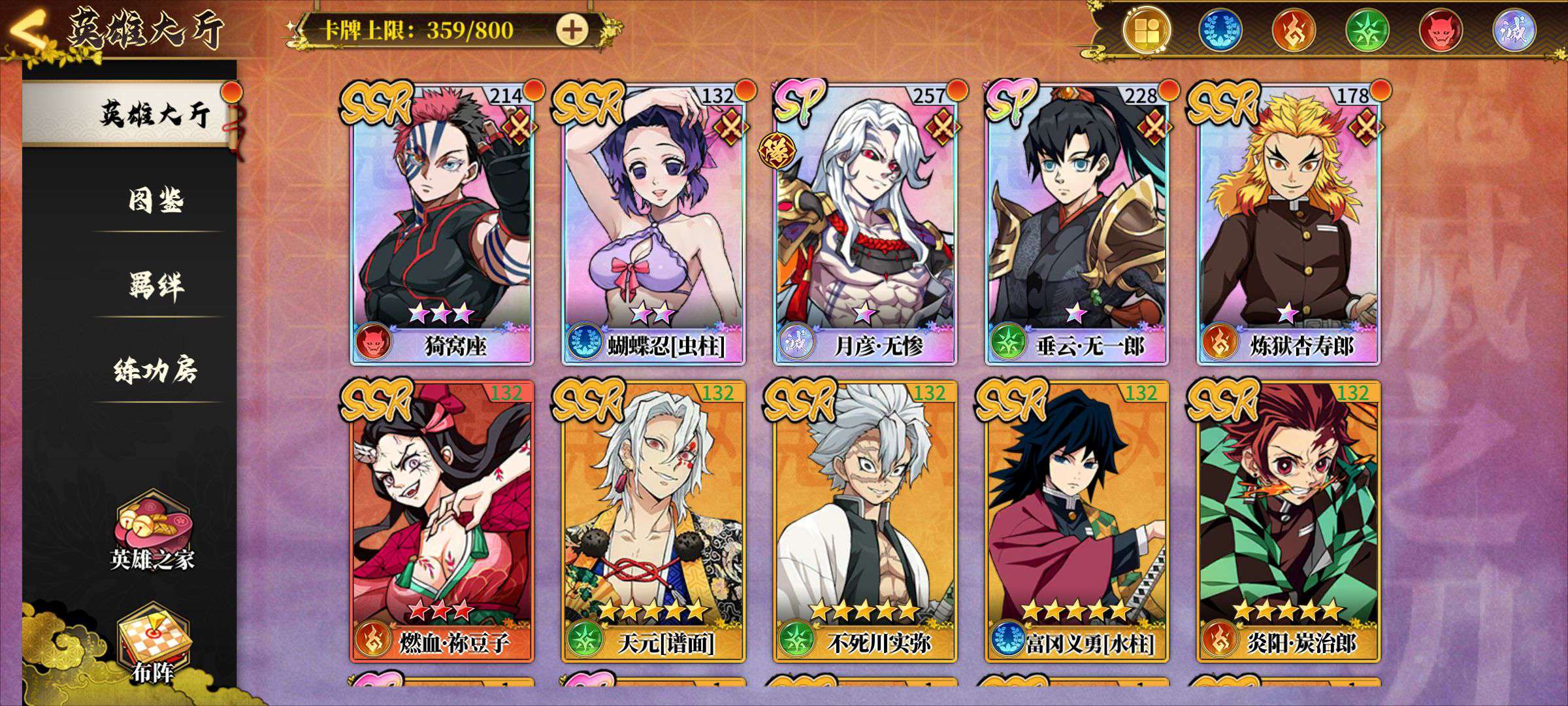Screen dimensions: 1568x706
Task: Filter heroes by the purple 灭 faction
Action: 1513,31
